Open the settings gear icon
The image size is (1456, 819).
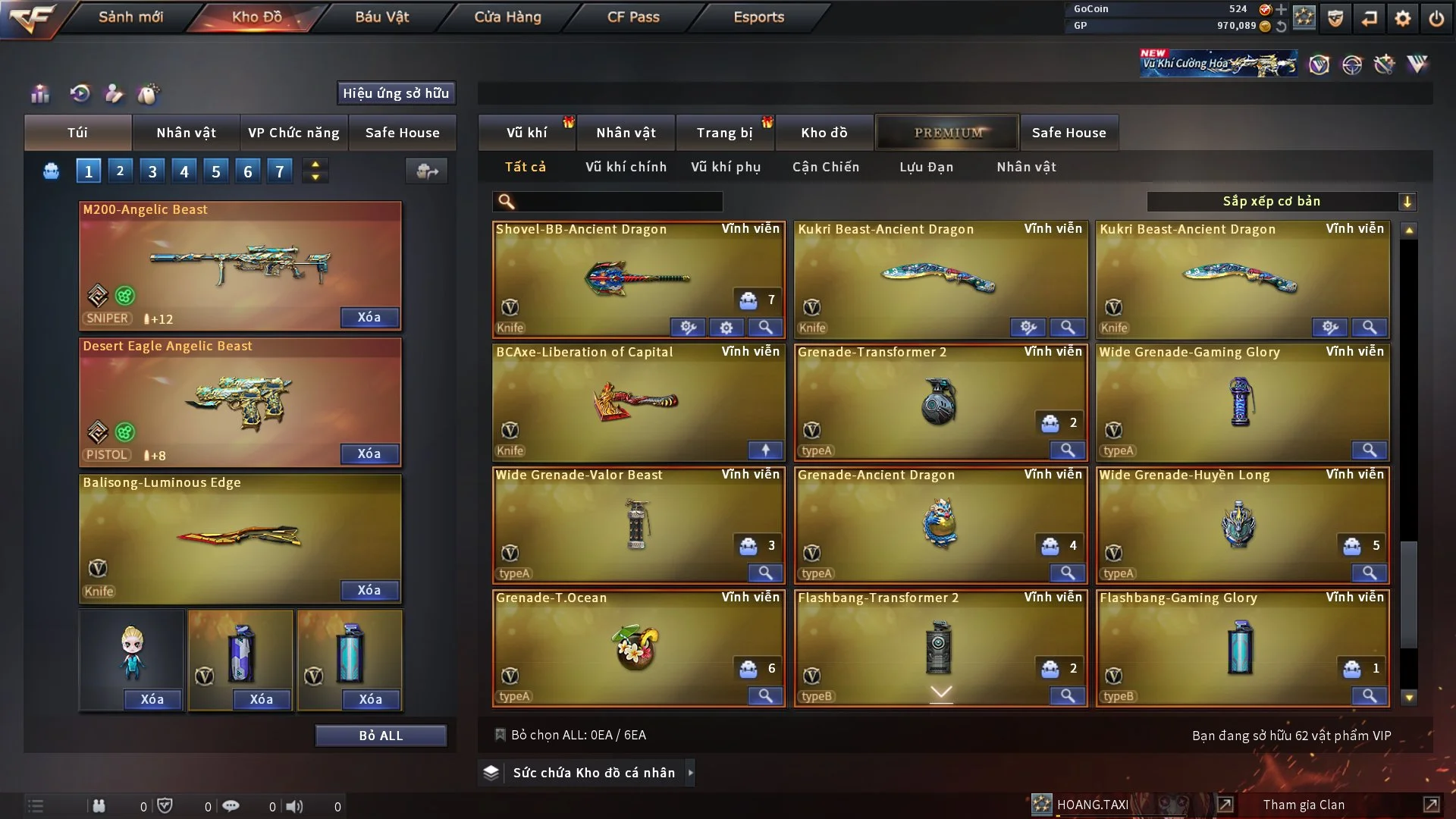coord(1402,18)
